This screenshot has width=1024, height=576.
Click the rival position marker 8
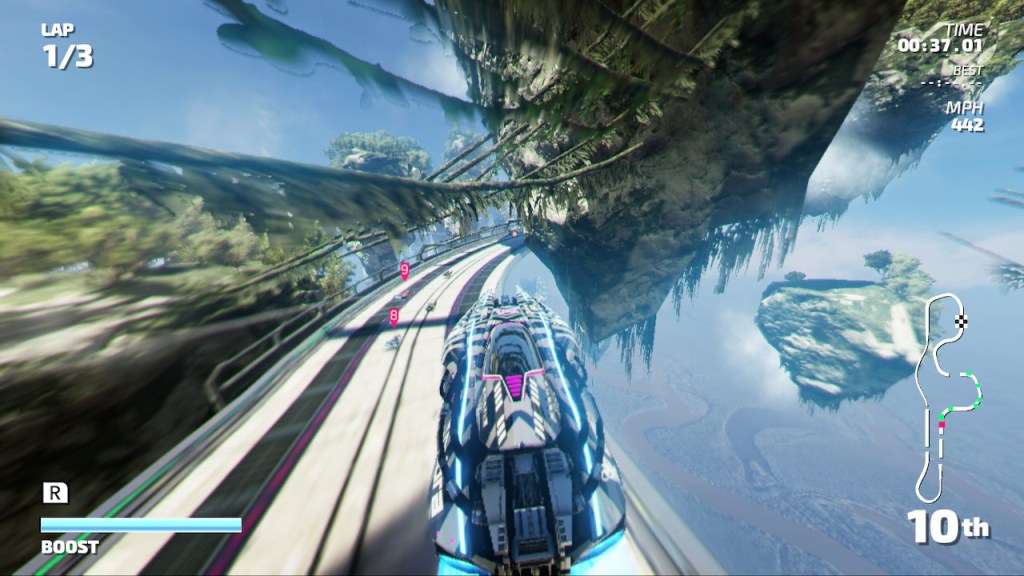pyautogui.click(x=394, y=316)
